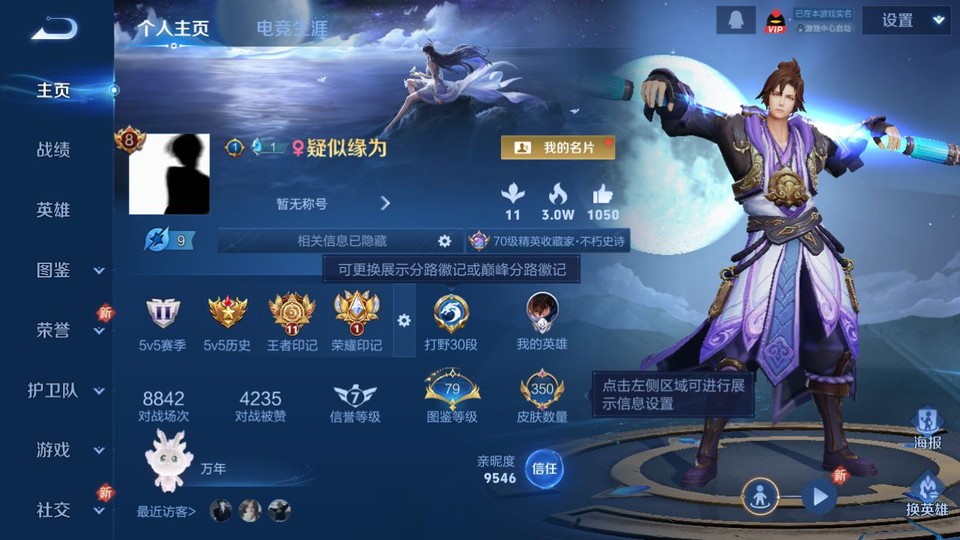Image resolution: width=960 pixels, height=540 pixels.
Task: View the 王者印记 badge
Action: pyautogui.click(x=292, y=322)
